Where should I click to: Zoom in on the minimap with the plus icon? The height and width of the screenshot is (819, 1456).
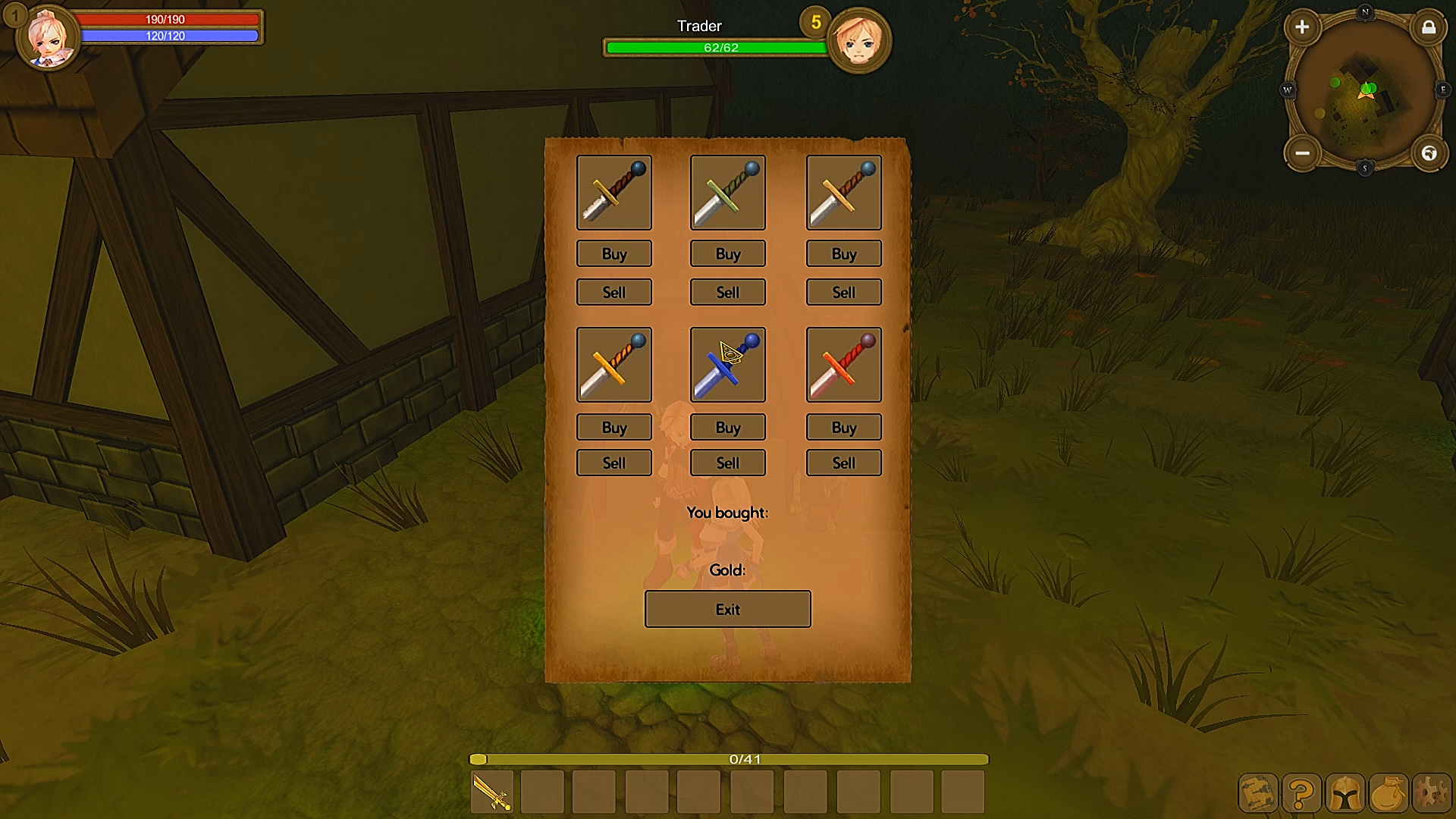(1302, 27)
